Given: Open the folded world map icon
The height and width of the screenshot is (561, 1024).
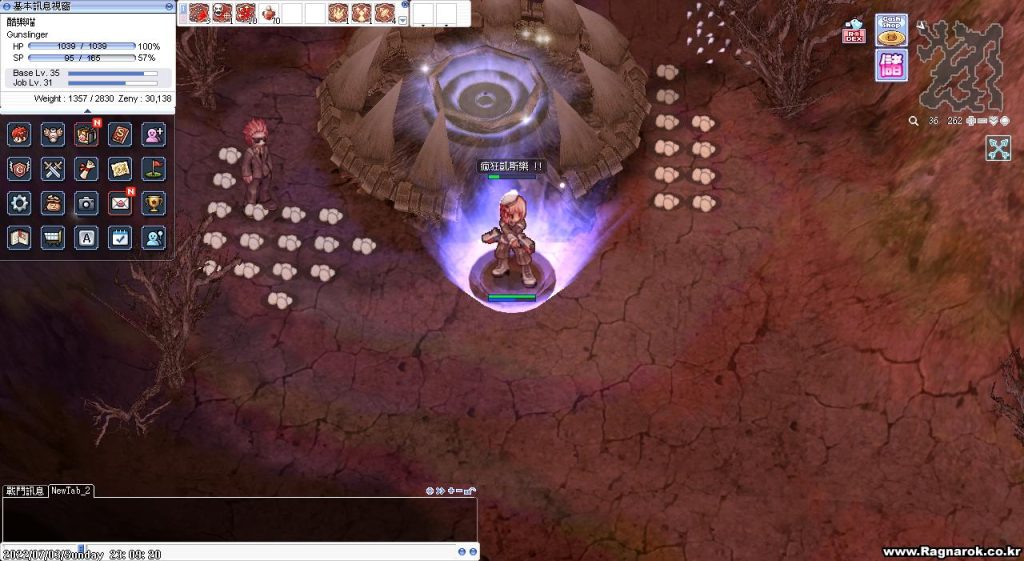Looking at the screenshot, I should click(19, 237).
